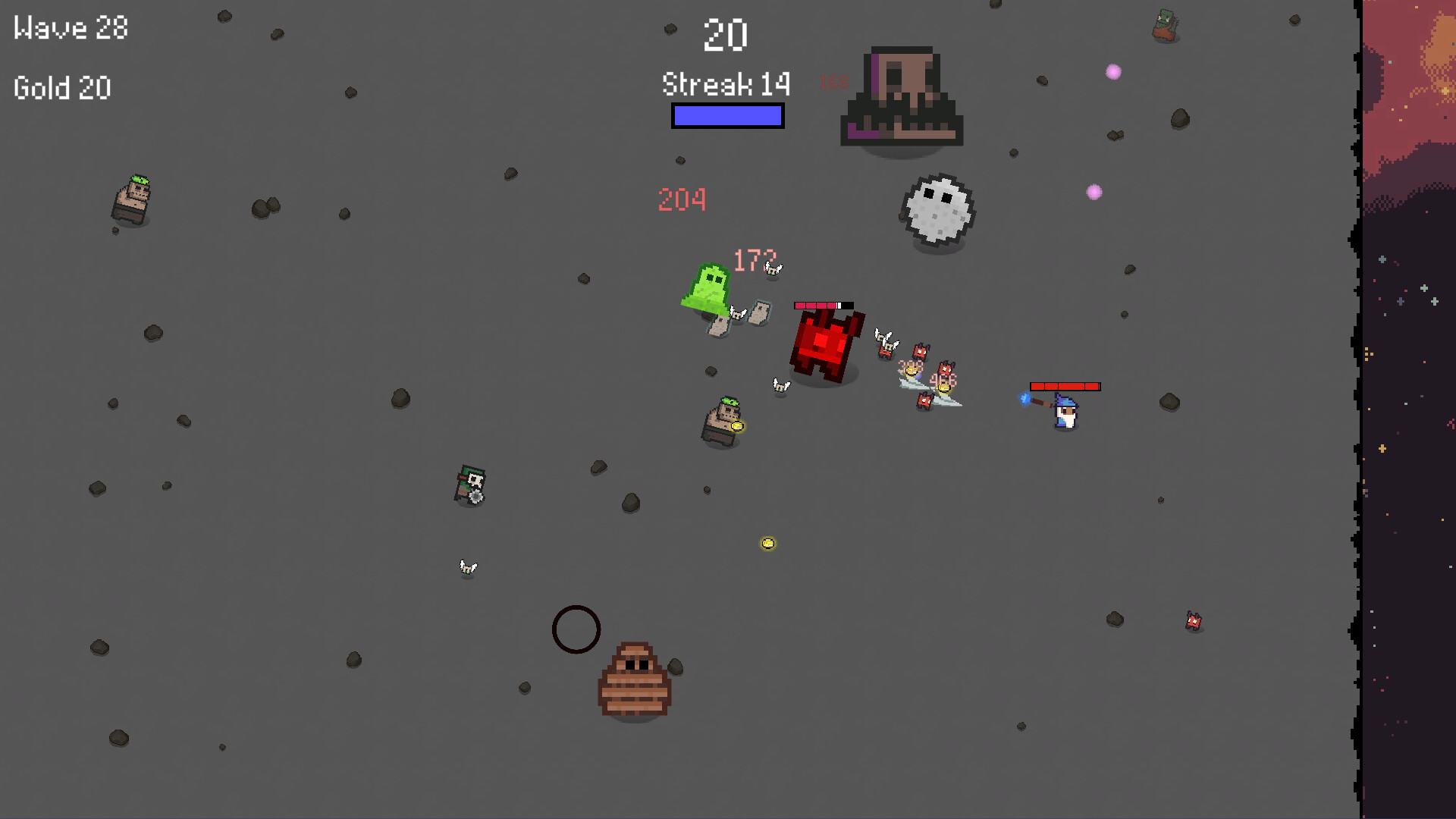Click the blue Streak progress bar
Image resolution: width=1456 pixels, height=819 pixels.
coord(726,116)
